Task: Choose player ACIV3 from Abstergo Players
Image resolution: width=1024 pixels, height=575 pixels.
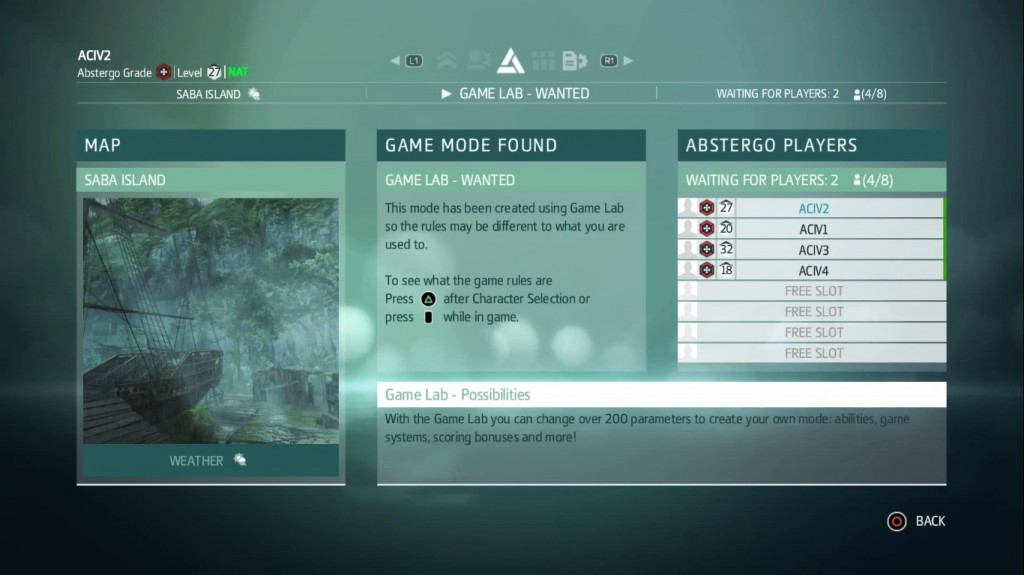Action: click(x=812, y=250)
